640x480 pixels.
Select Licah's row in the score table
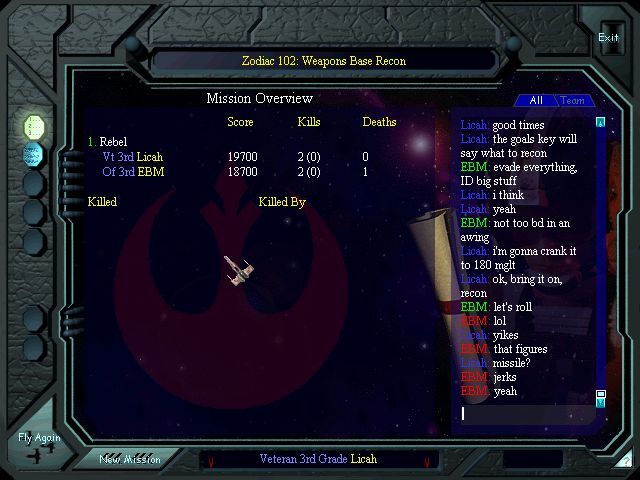tap(133, 157)
